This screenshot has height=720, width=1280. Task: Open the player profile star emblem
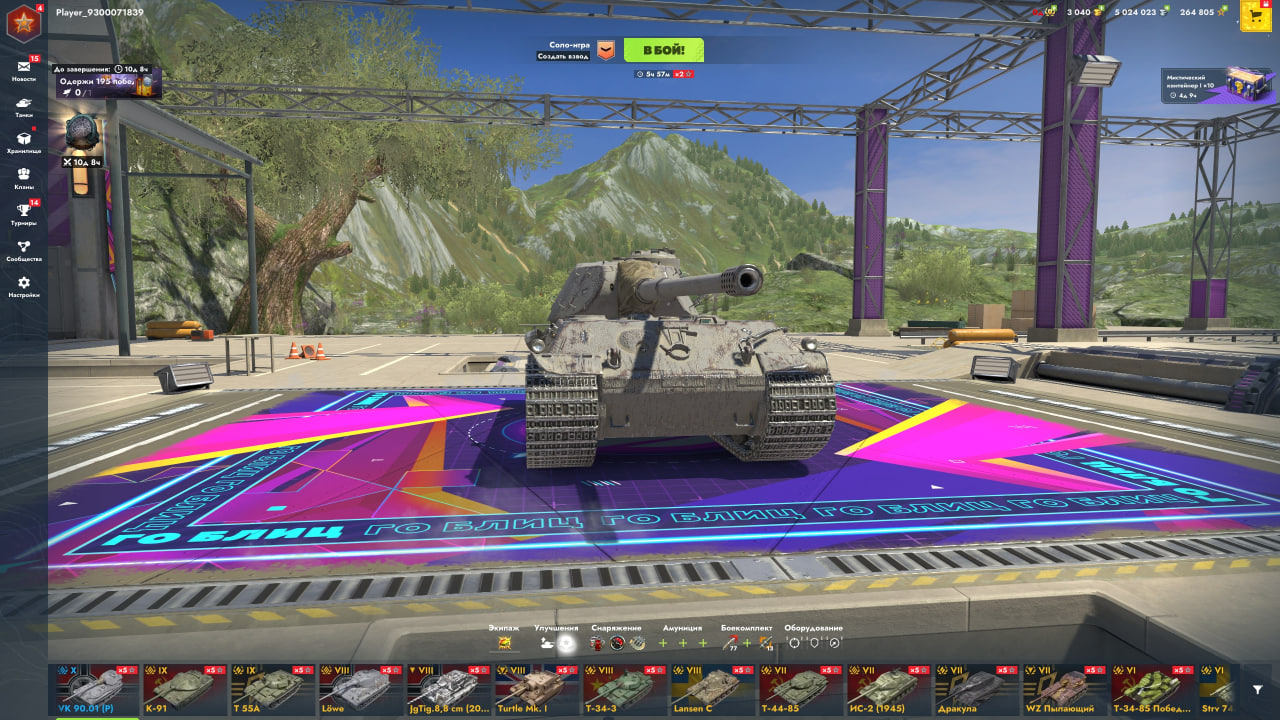[x=22, y=22]
